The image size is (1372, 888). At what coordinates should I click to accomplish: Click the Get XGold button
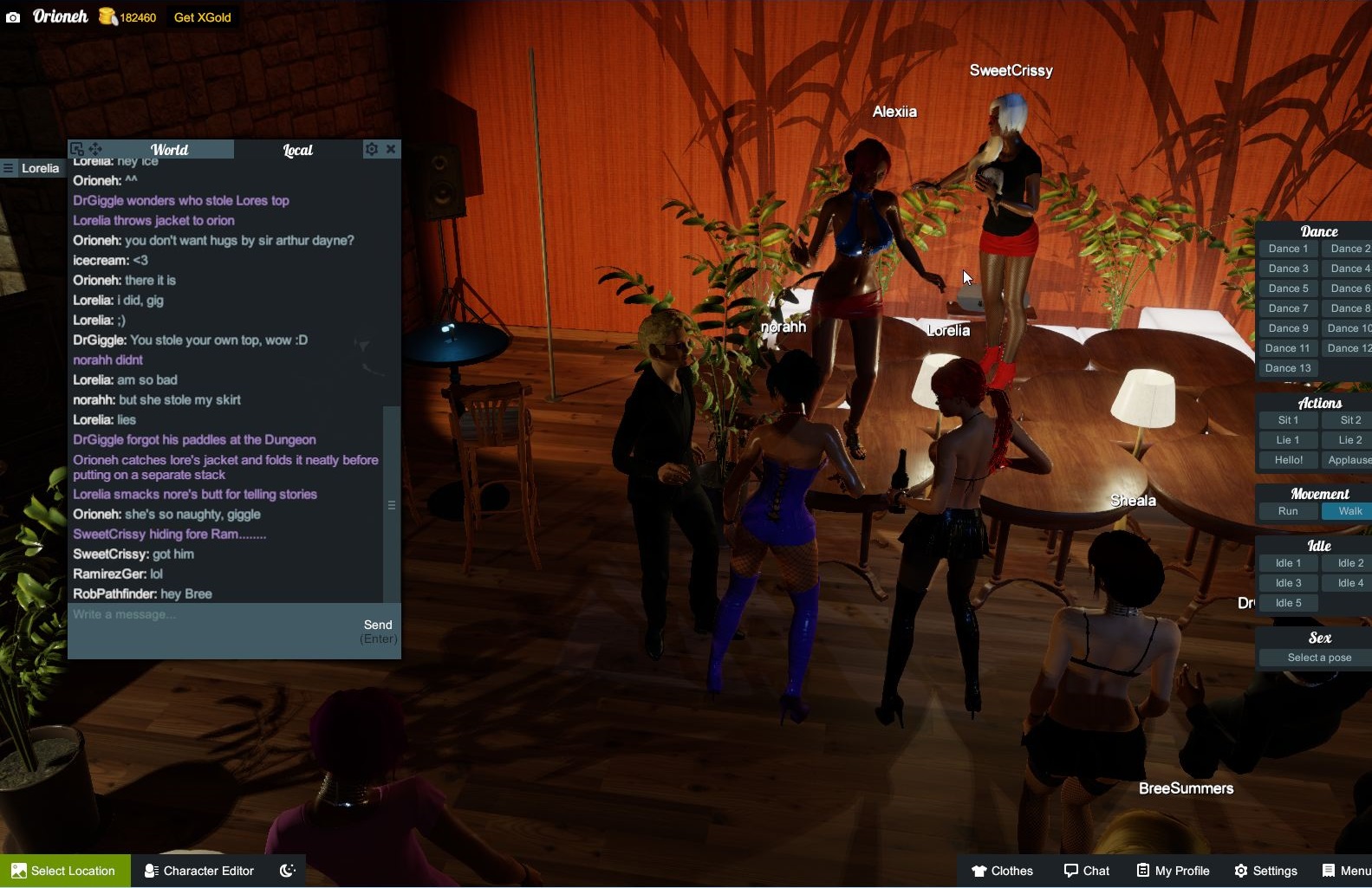[x=202, y=17]
